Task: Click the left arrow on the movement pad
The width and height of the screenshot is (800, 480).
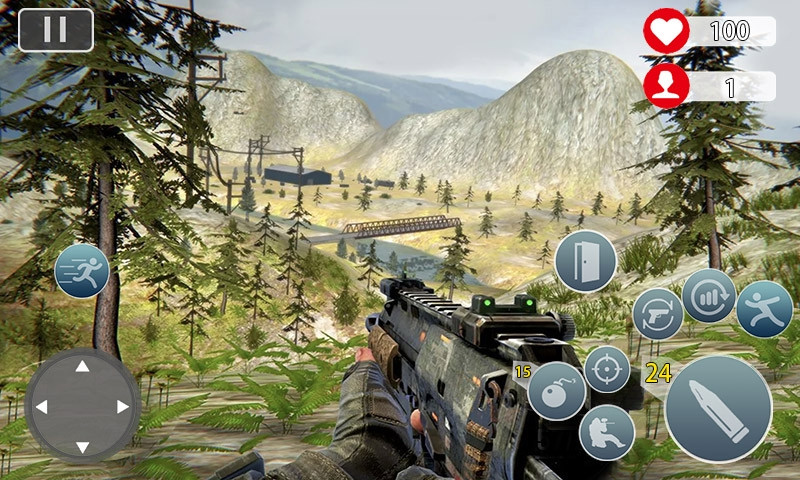Action: point(41,407)
